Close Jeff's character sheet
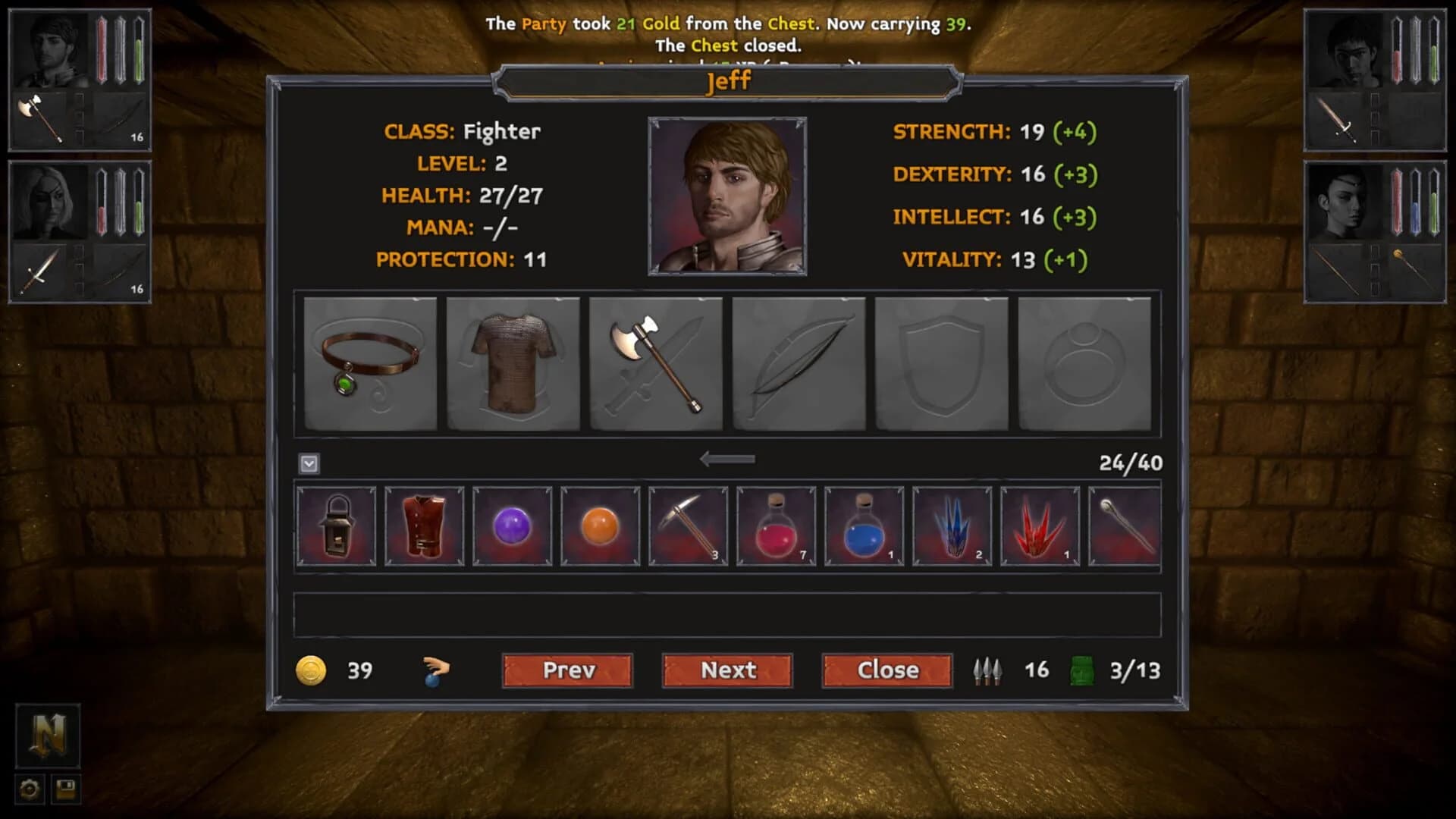Image resolution: width=1456 pixels, height=819 pixels. coord(886,670)
